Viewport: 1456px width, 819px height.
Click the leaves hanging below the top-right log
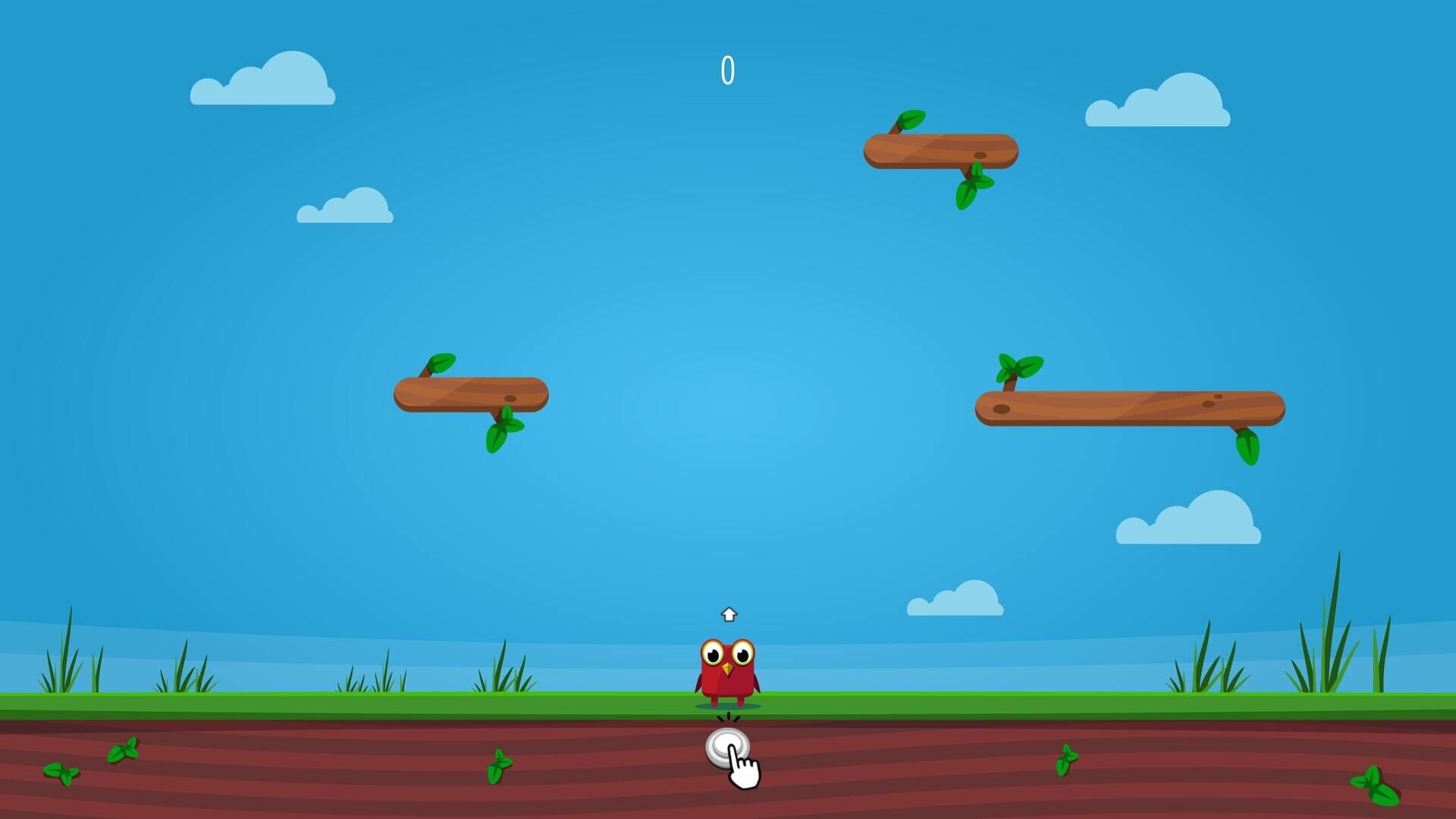pyautogui.click(x=973, y=190)
